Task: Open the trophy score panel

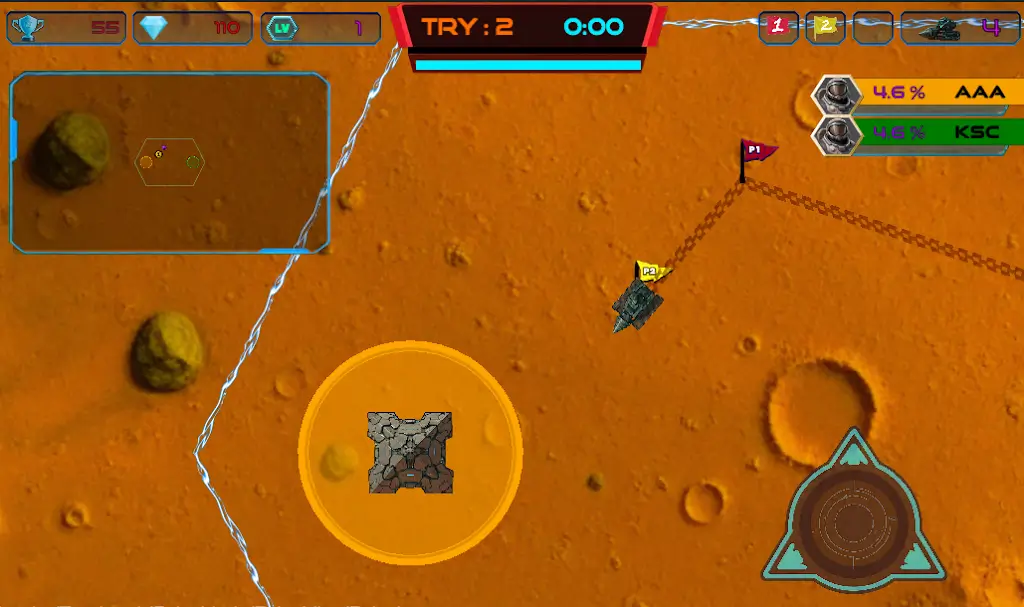Action: [x=66, y=28]
